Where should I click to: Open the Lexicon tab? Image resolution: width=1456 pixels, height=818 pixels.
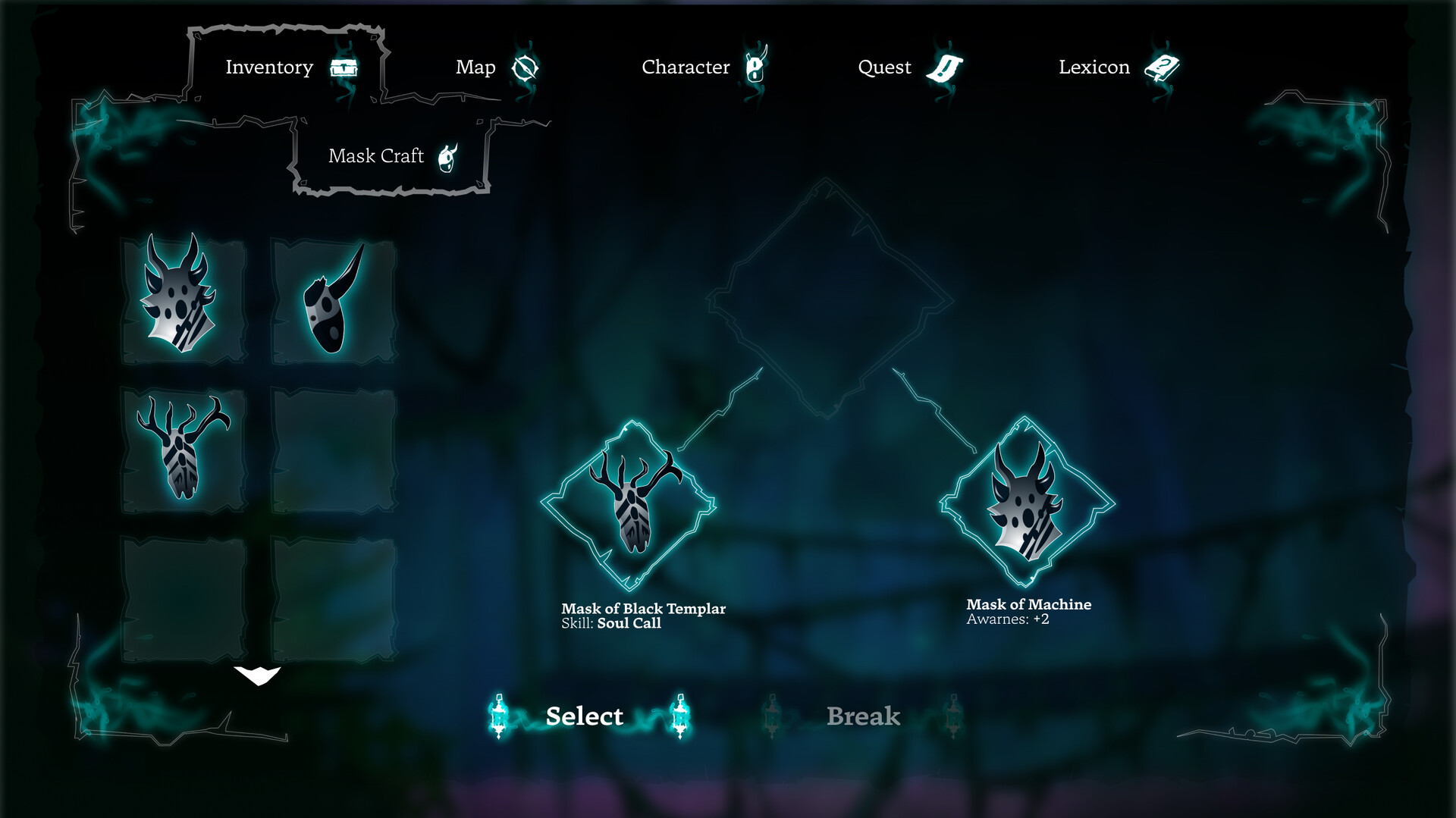coord(1094,67)
